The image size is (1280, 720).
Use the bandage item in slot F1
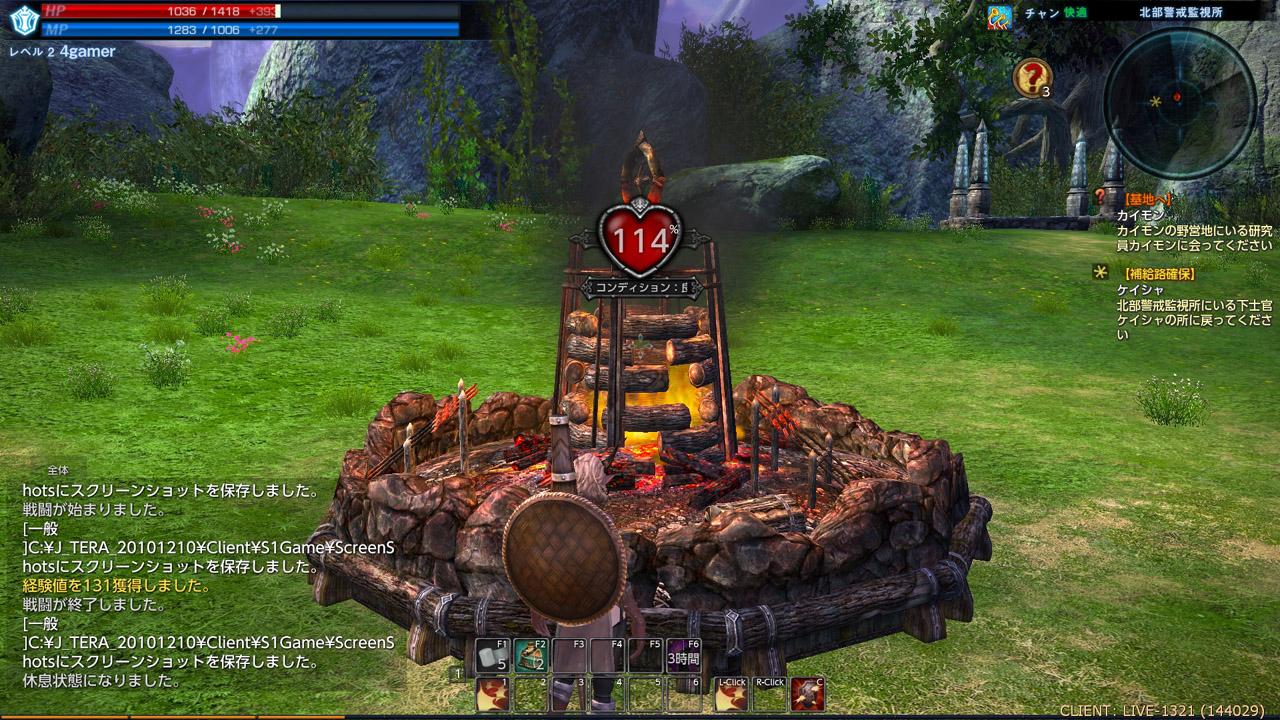[493, 655]
